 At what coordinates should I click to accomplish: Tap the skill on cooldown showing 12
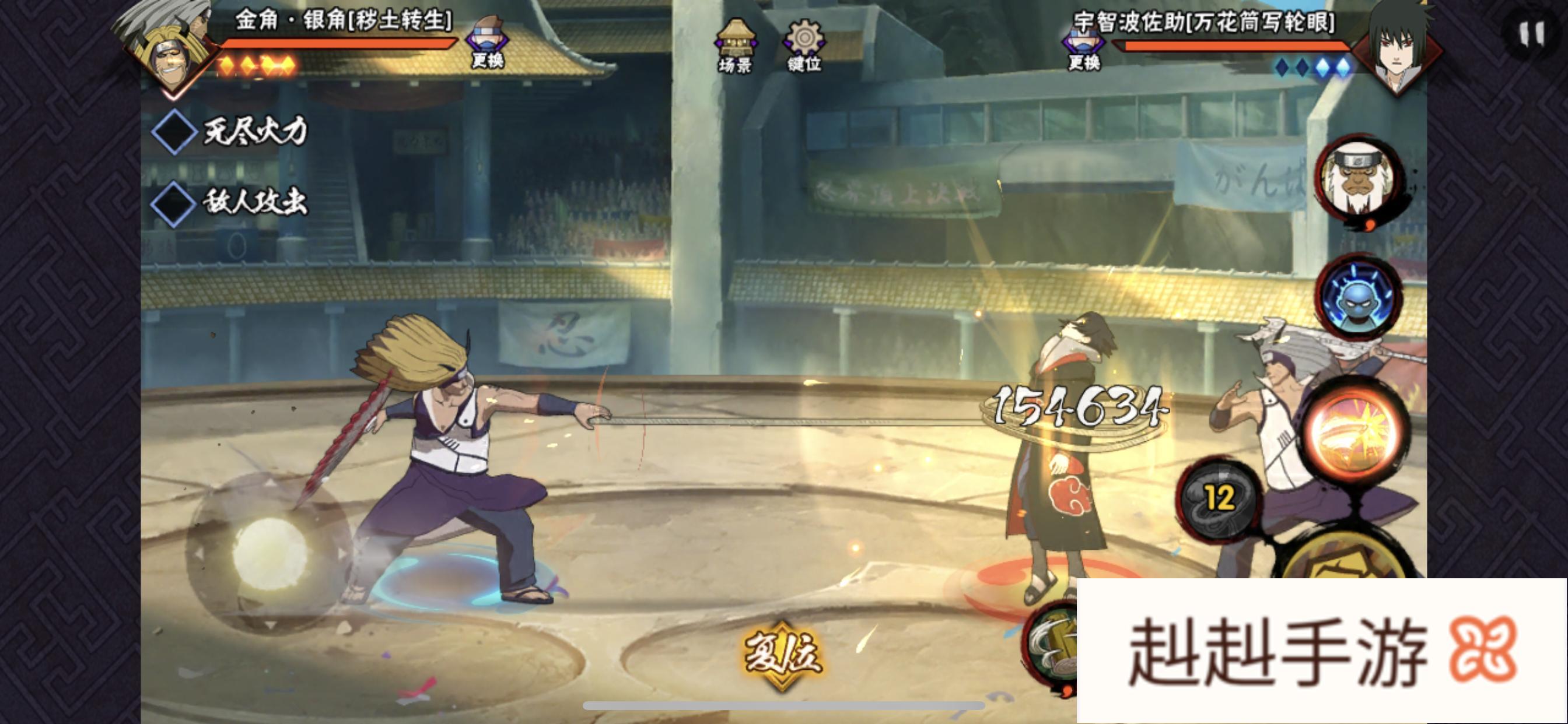pyautogui.click(x=1219, y=499)
